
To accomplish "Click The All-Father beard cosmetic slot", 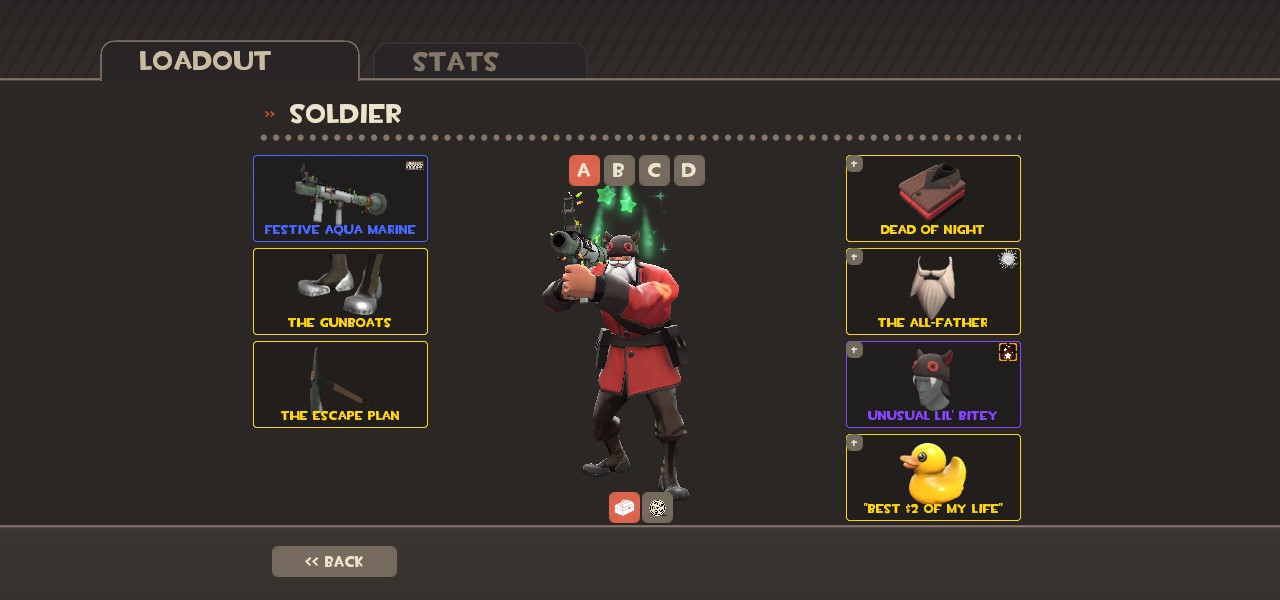I will click(933, 291).
